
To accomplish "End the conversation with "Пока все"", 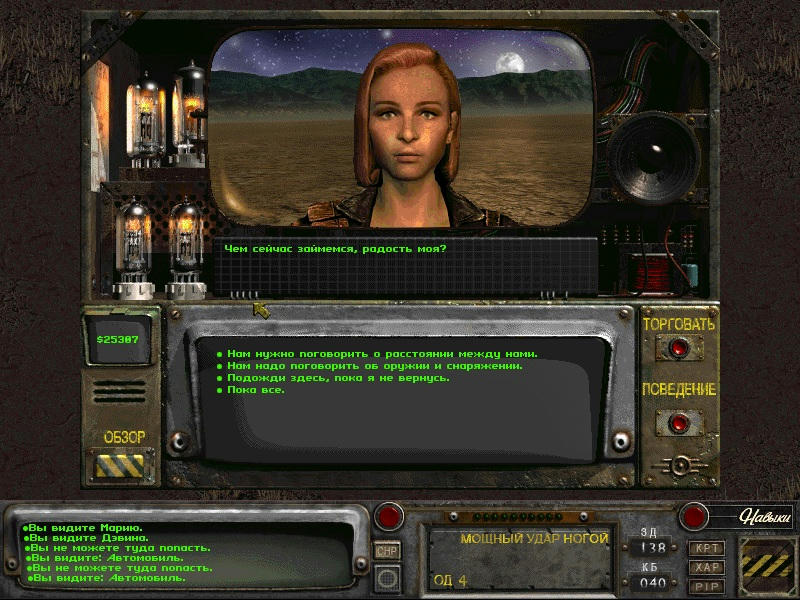I will pyautogui.click(x=255, y=390).
